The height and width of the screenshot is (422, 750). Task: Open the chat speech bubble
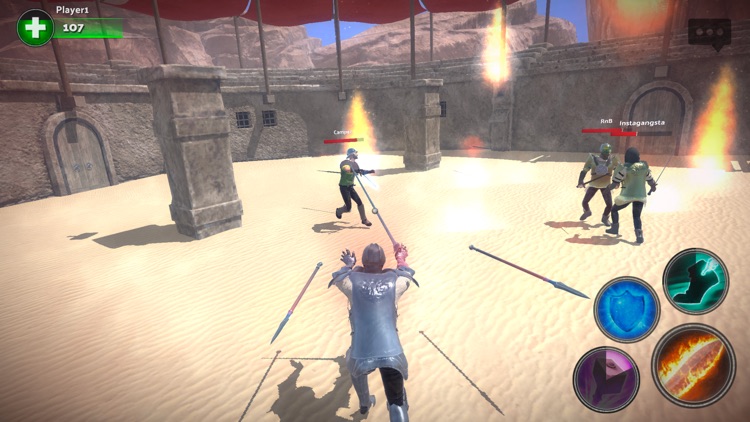(x=709, y=32)
